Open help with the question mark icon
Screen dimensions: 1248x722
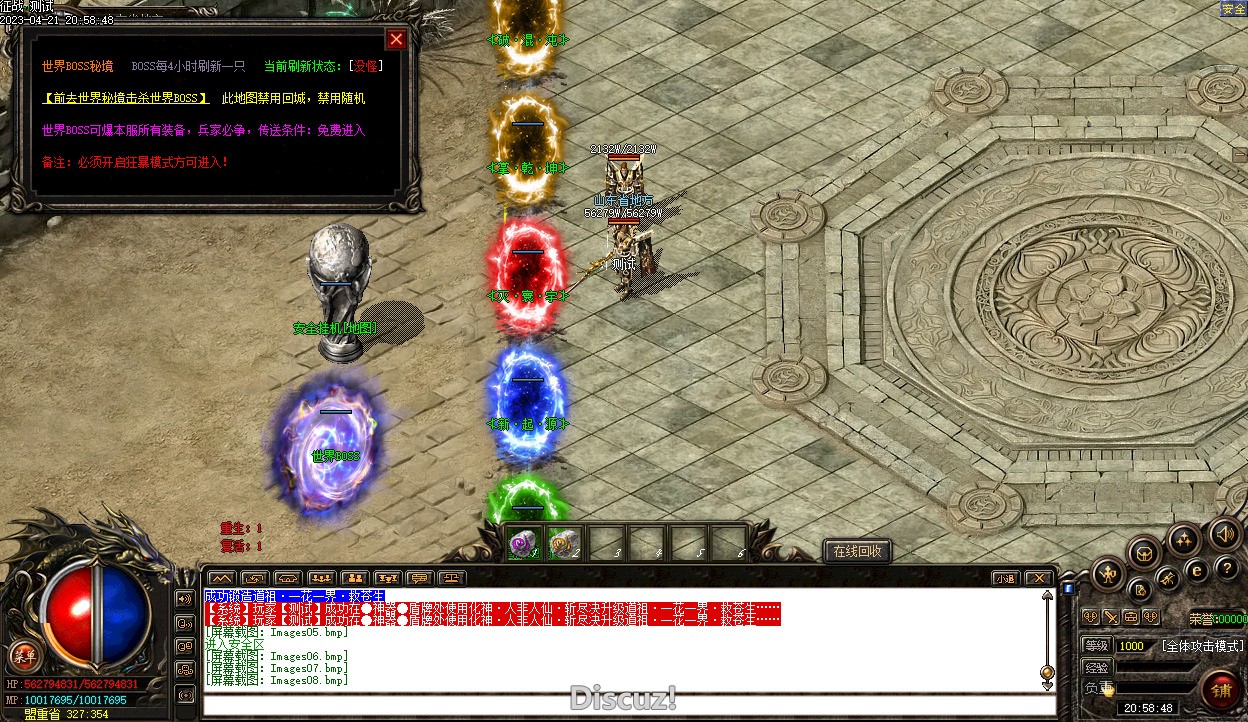click(x=1226, y=570)
